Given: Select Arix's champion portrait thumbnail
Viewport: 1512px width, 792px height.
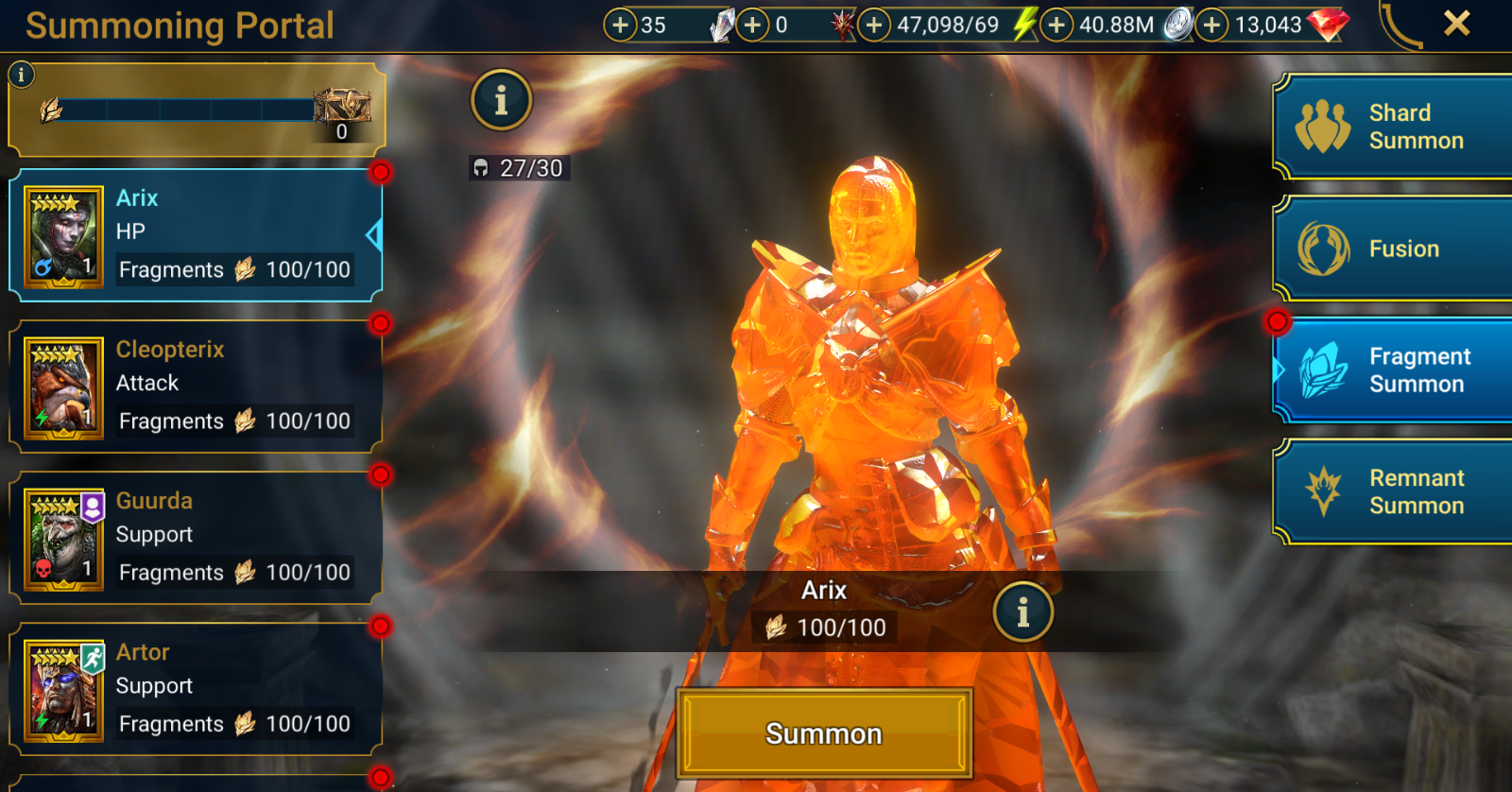Looking at the screenshot, I should click(60, 234).
